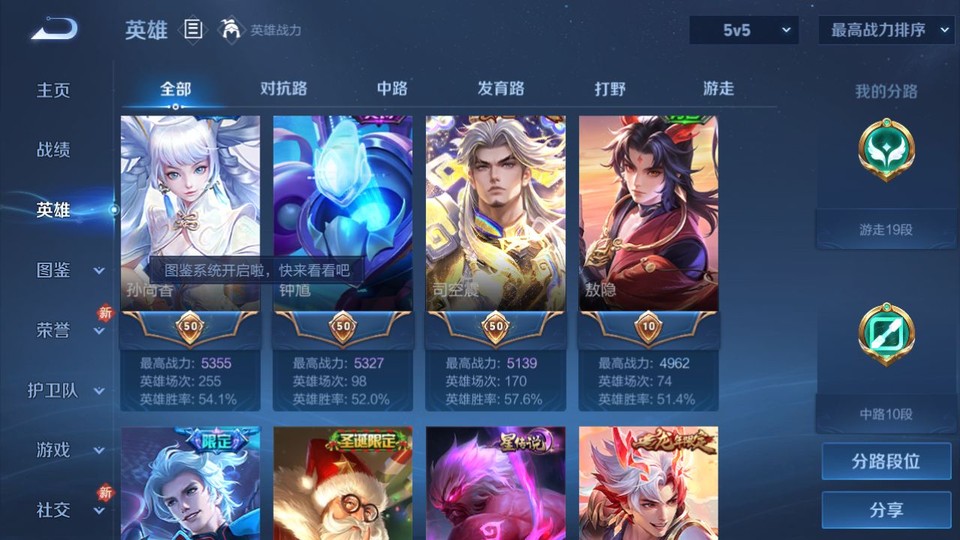Click the 分路段位 button
Viewport: 960px width, 540px height.
[886, 462]
